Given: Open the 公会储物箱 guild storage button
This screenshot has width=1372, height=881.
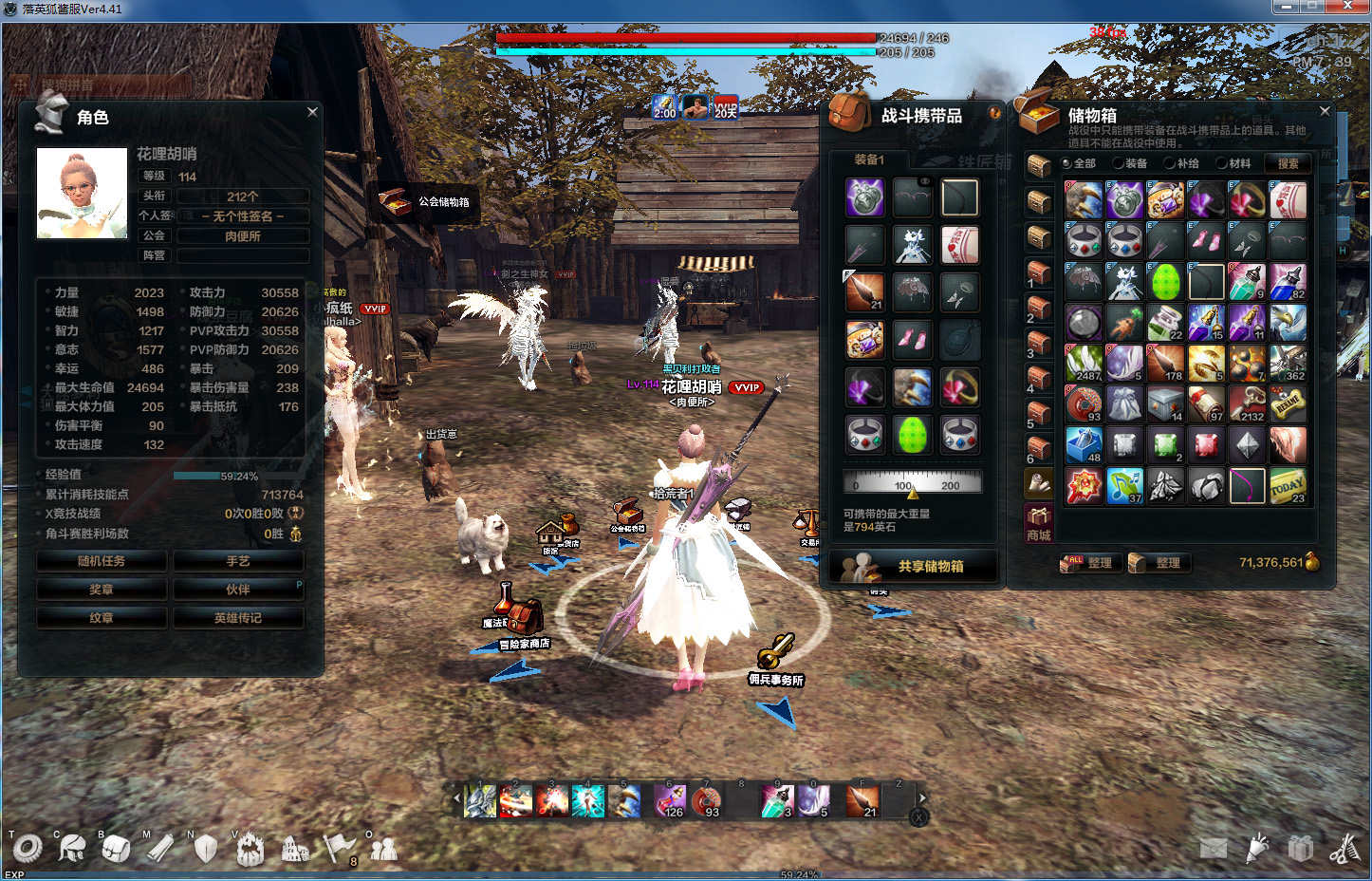Looking at the screenshot, I should pyautogui.click(x=425, y=201).
